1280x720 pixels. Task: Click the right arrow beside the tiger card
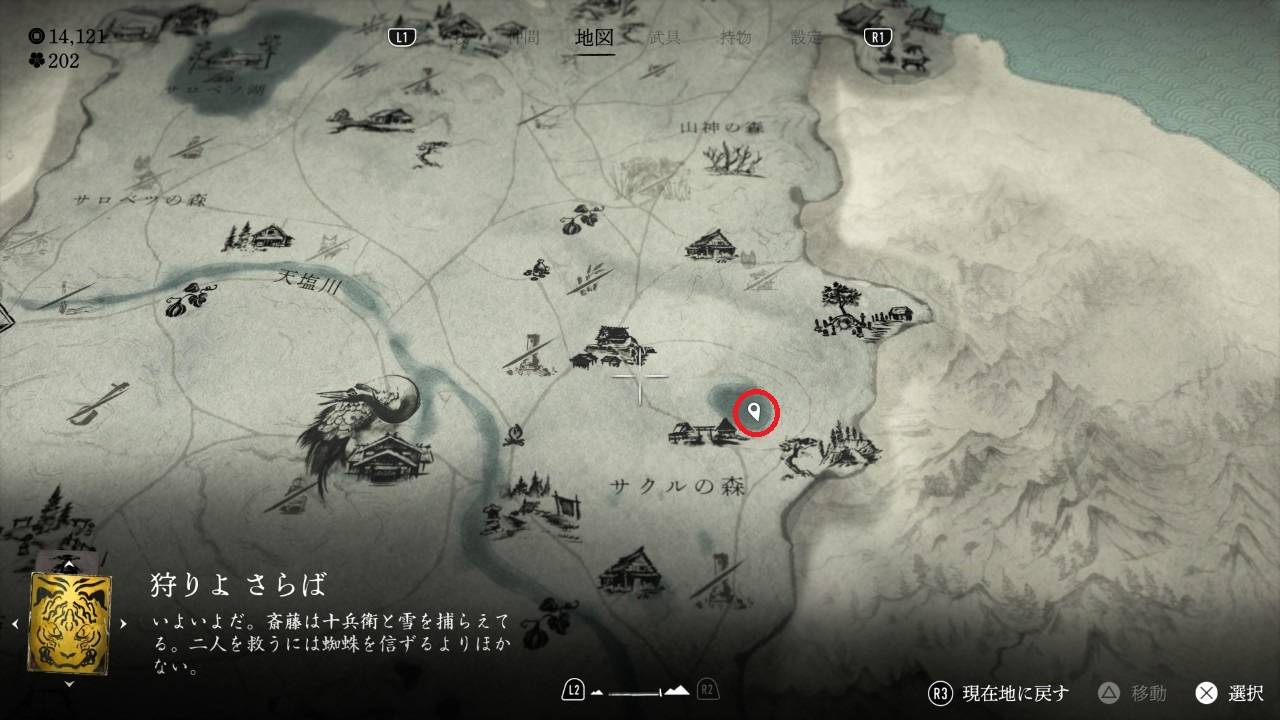[x=123, y=623]
